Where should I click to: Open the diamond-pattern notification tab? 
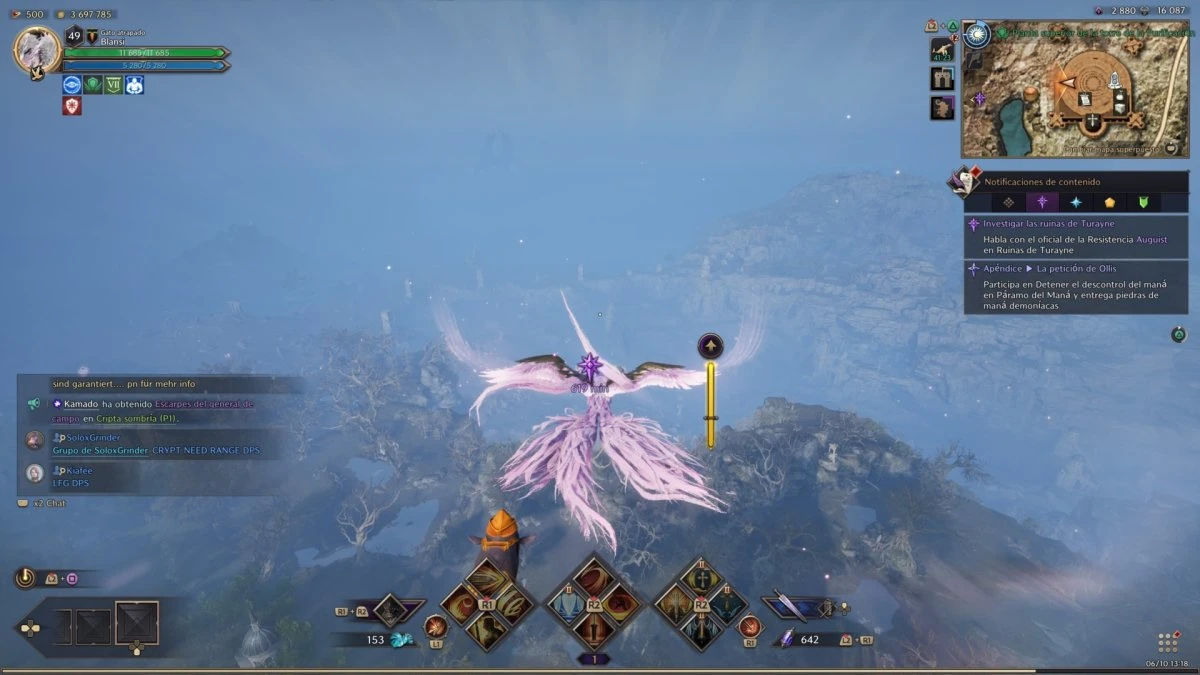click(1008, 201)
